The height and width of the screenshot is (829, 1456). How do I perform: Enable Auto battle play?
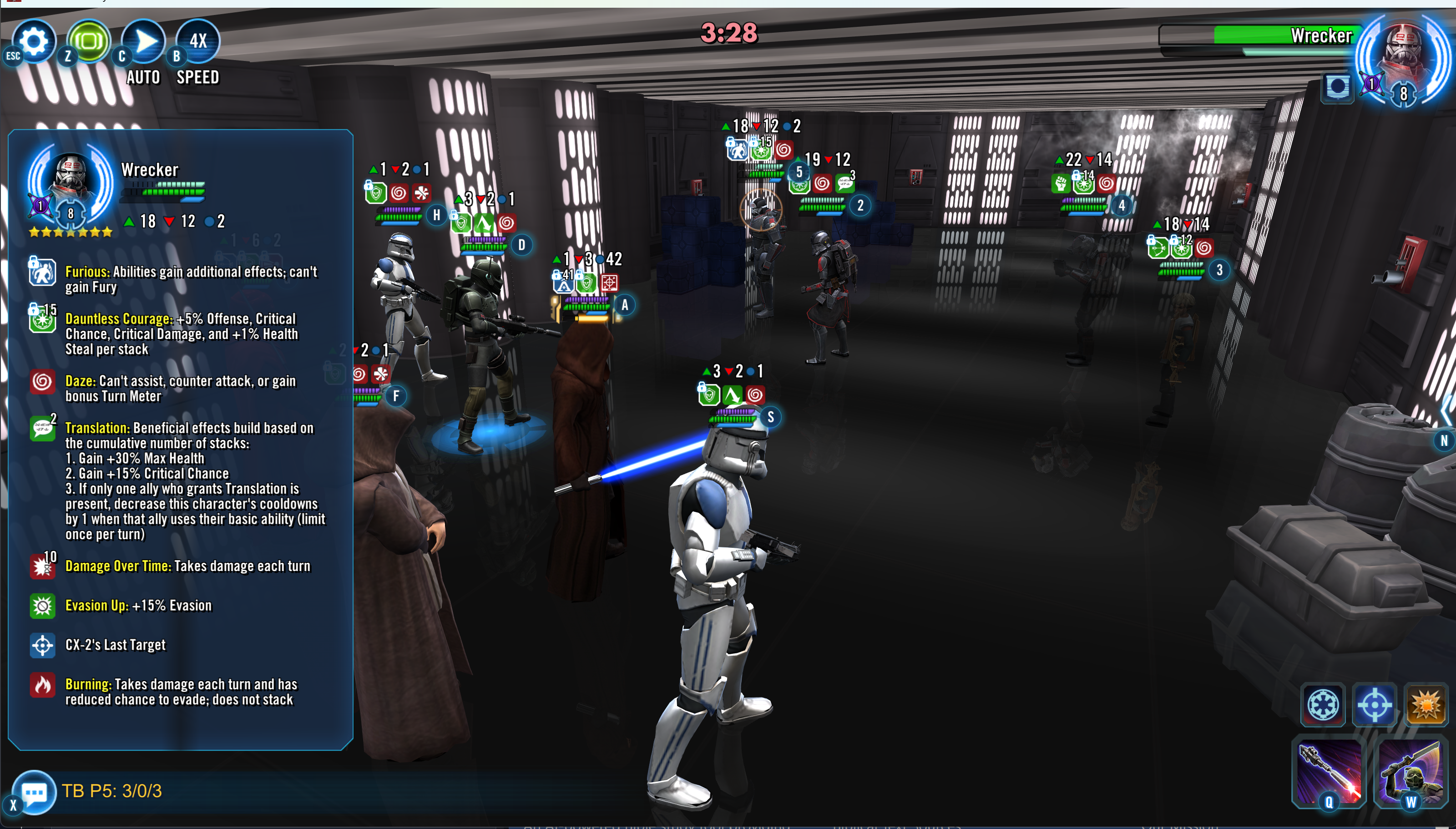143,41
